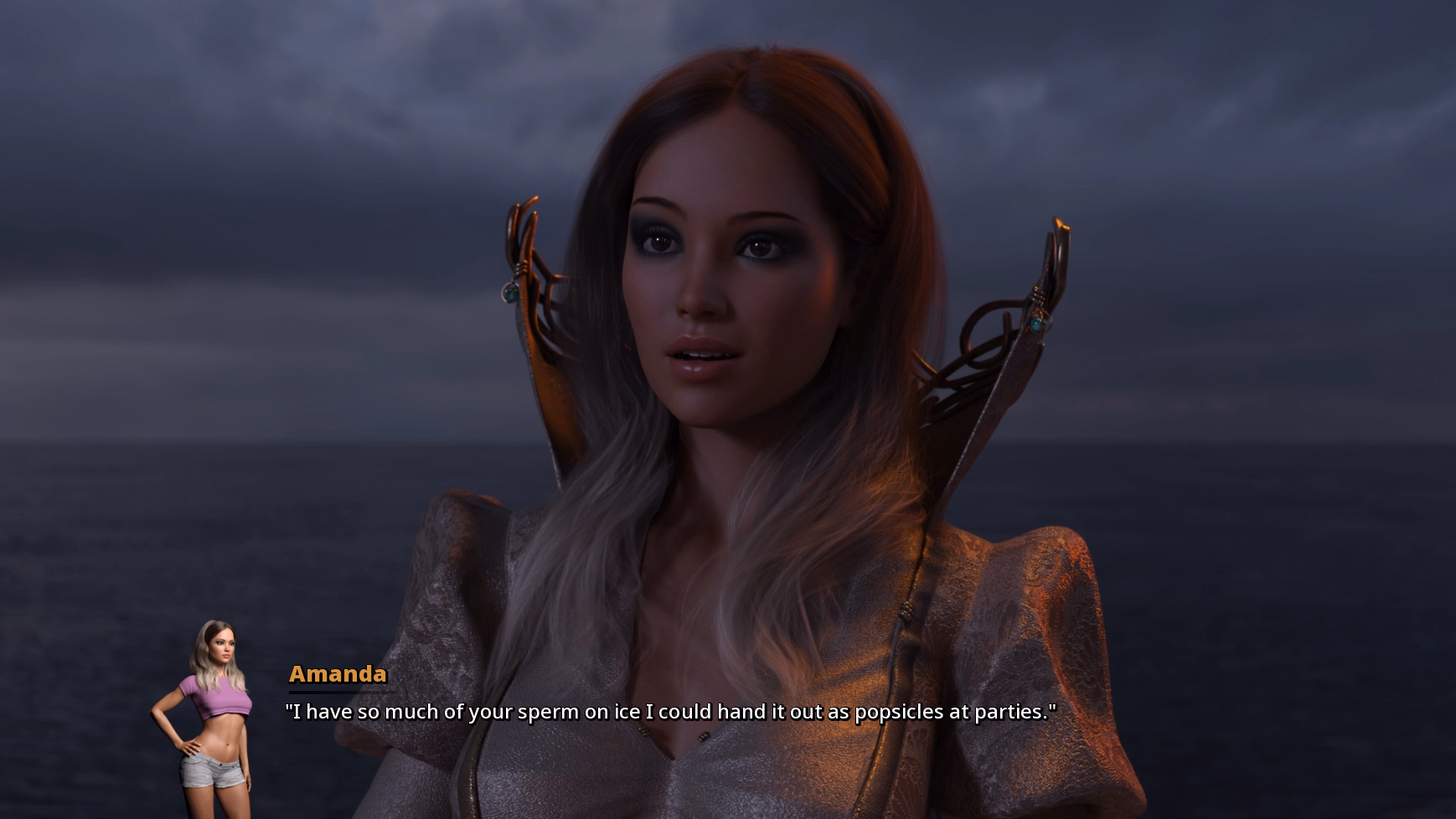Viewport: 1456px width, 819px height.
Task: Advance the dialogue by clicking Amanda's spoken line
Action: click(670, 712)
